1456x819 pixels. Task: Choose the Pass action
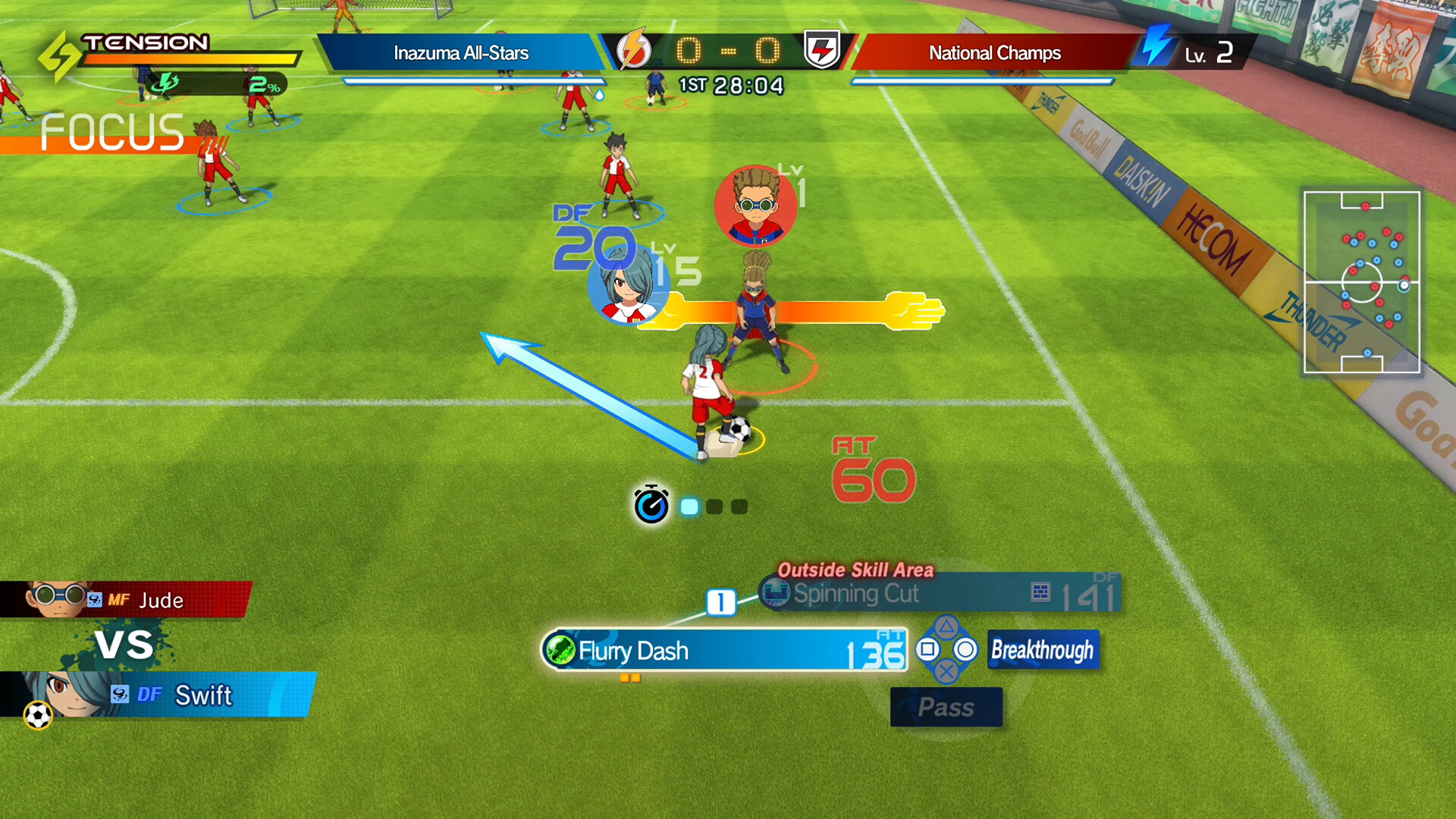pos(946,707)
